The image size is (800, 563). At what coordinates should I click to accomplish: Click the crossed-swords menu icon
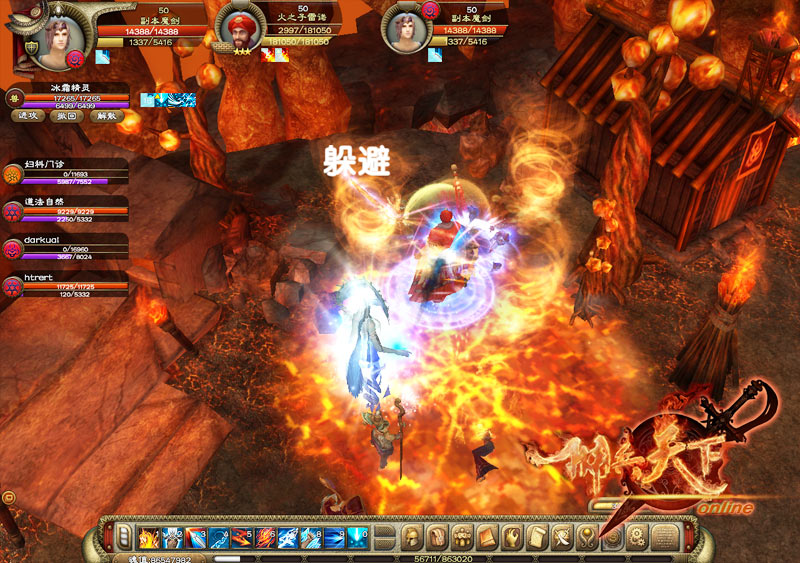pos(561,537)
